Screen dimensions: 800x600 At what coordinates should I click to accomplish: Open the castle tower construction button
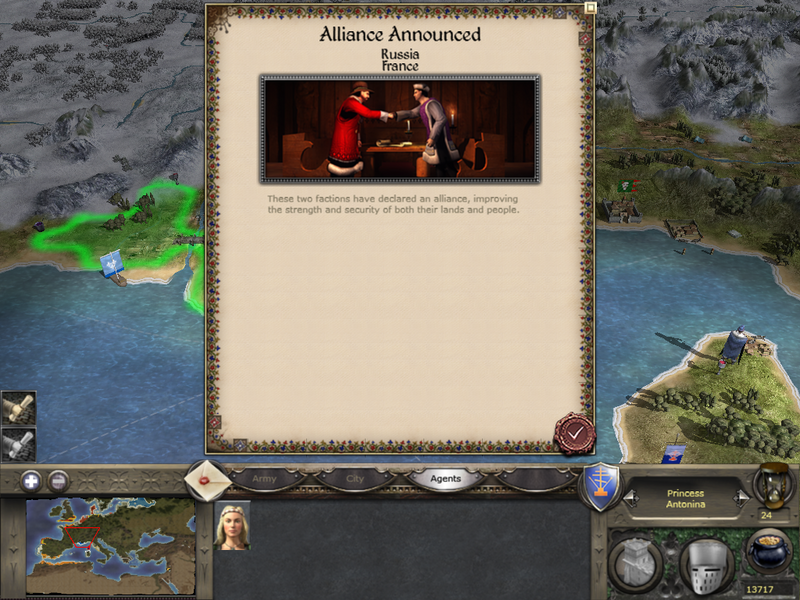pos(634,565)
